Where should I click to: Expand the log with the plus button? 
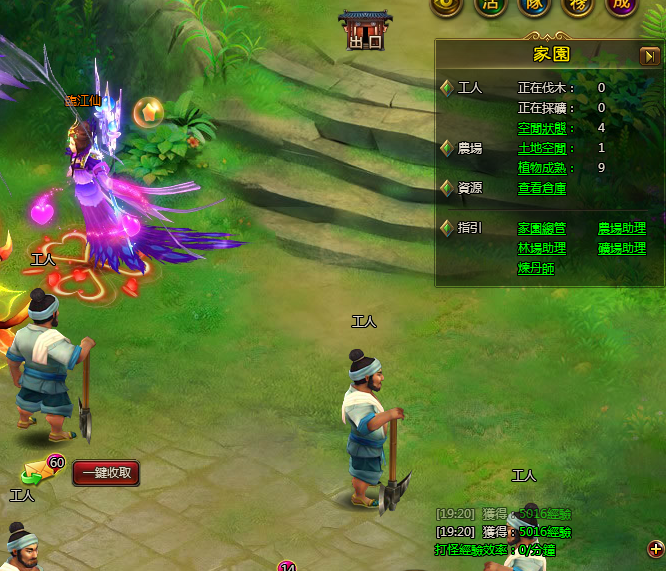pos(656,548)
